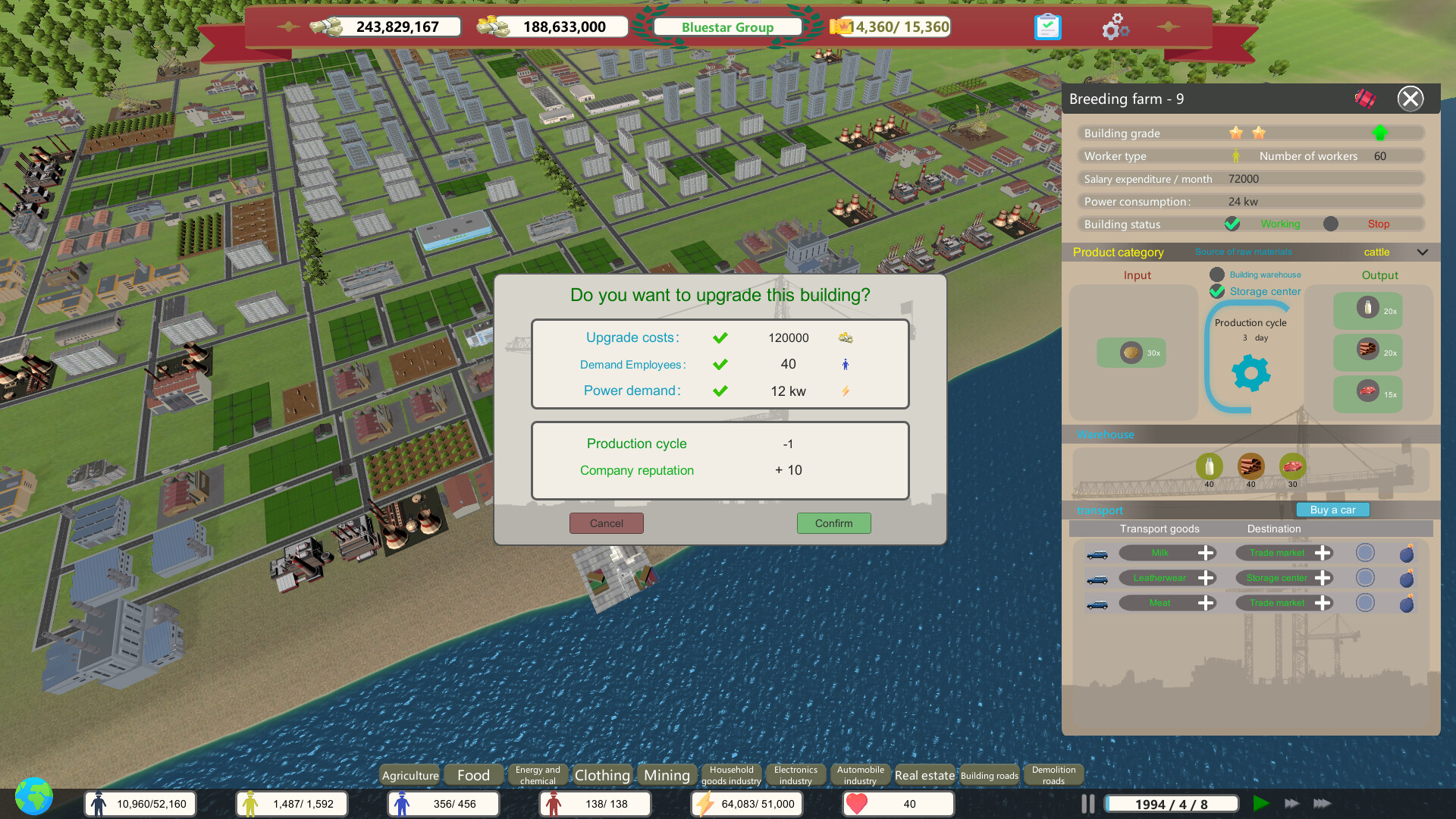Image resolution: width=1456 pixels, height=819 pixels.
Task: Toggle the Storage center checkbox
Action: coord(1218,291)
